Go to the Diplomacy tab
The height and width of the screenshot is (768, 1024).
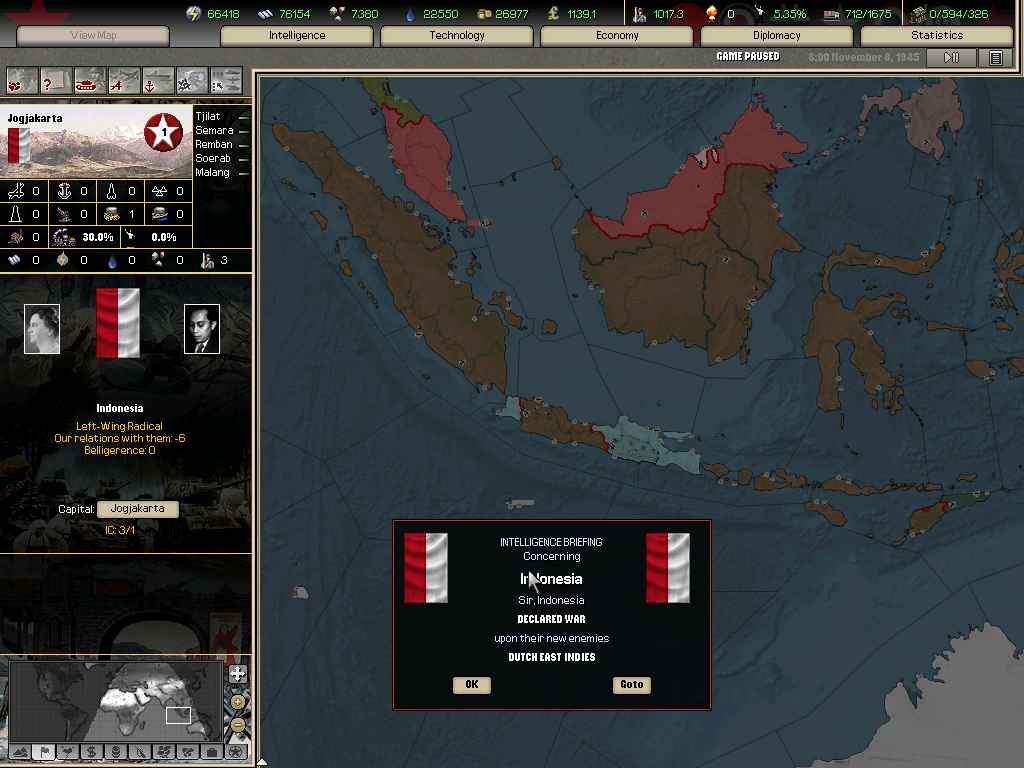pyautogui.click(x=777, y=36)
